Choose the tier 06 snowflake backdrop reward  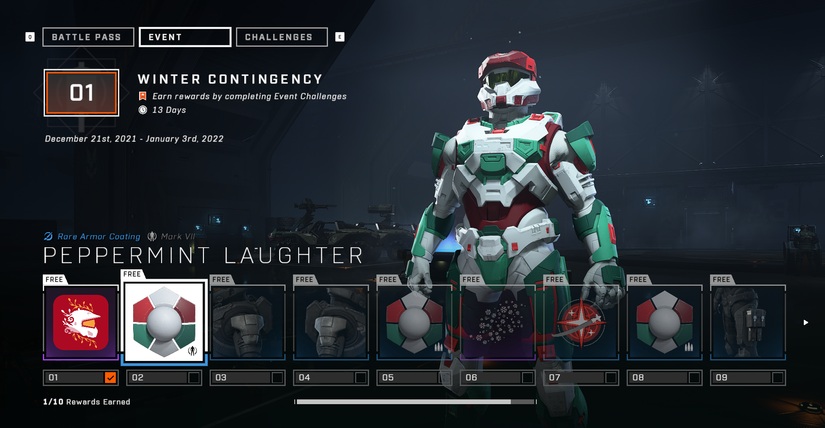coord(498,323)
